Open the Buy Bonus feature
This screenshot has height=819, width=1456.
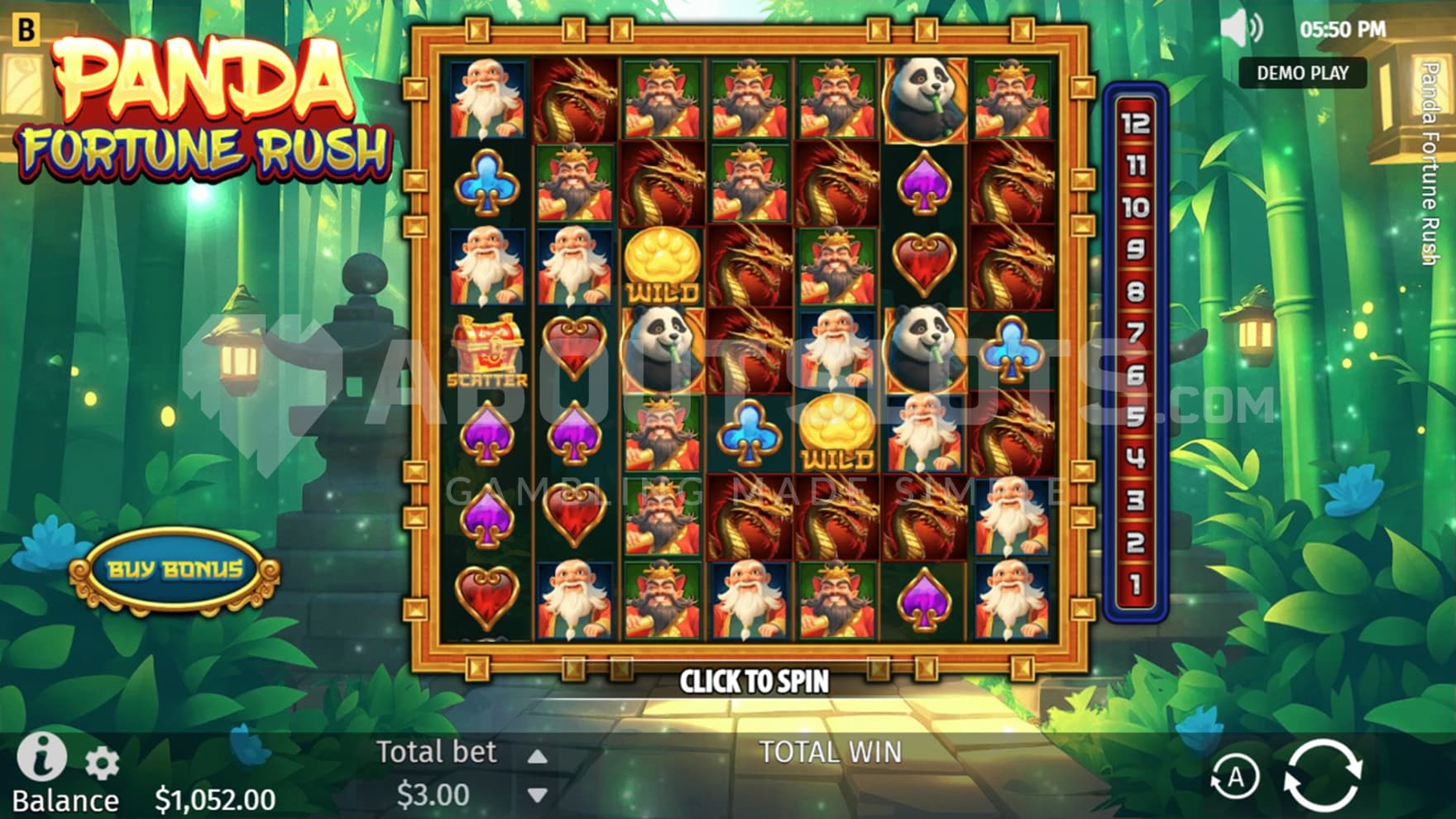(175, 570)
